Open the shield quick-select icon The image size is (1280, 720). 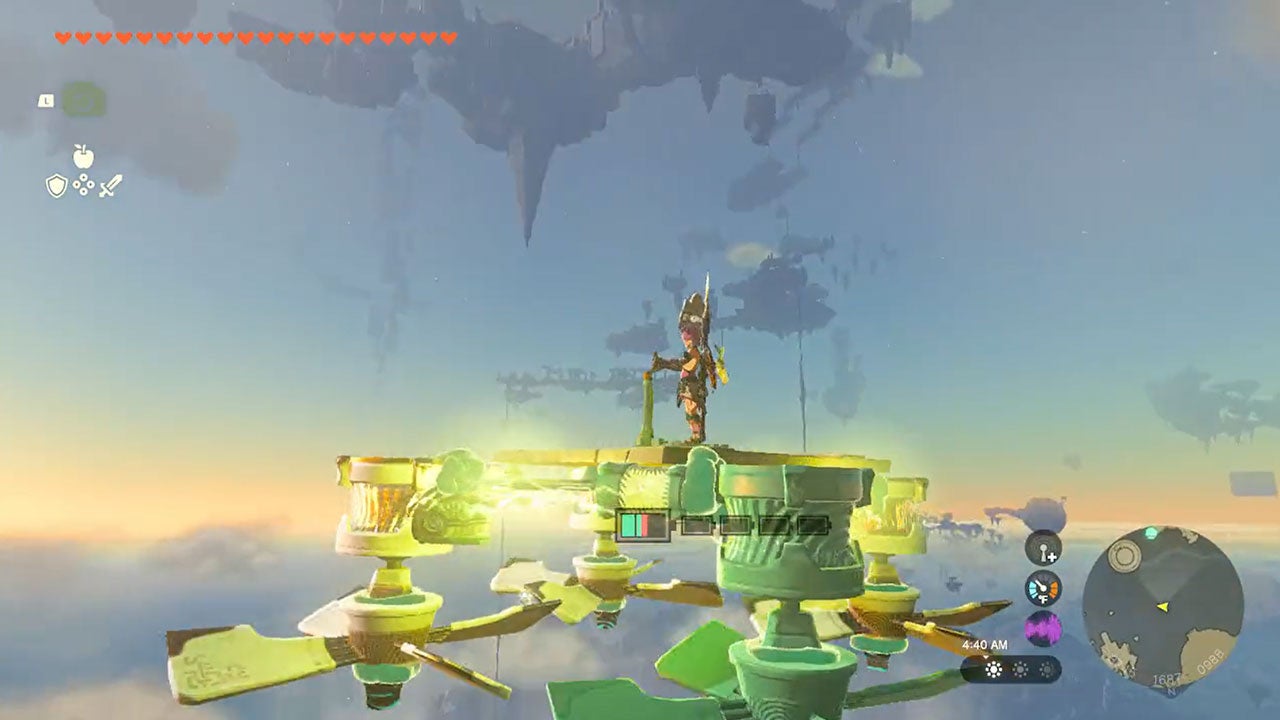[x=57, y=185]
